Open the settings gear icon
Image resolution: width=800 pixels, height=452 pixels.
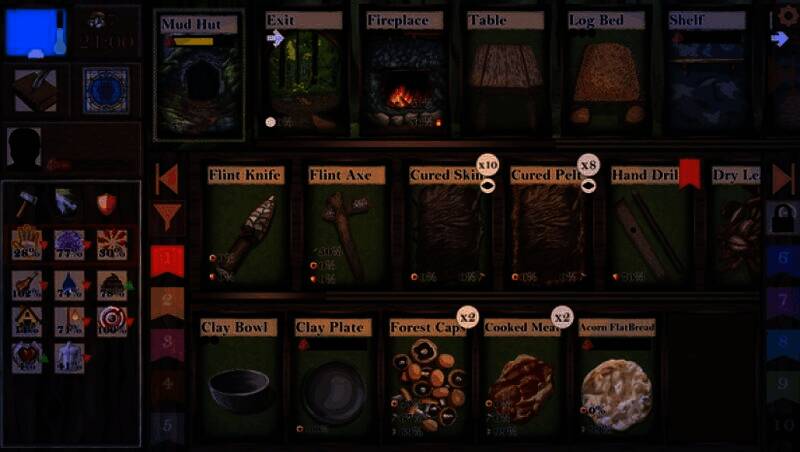click(788, 17)
